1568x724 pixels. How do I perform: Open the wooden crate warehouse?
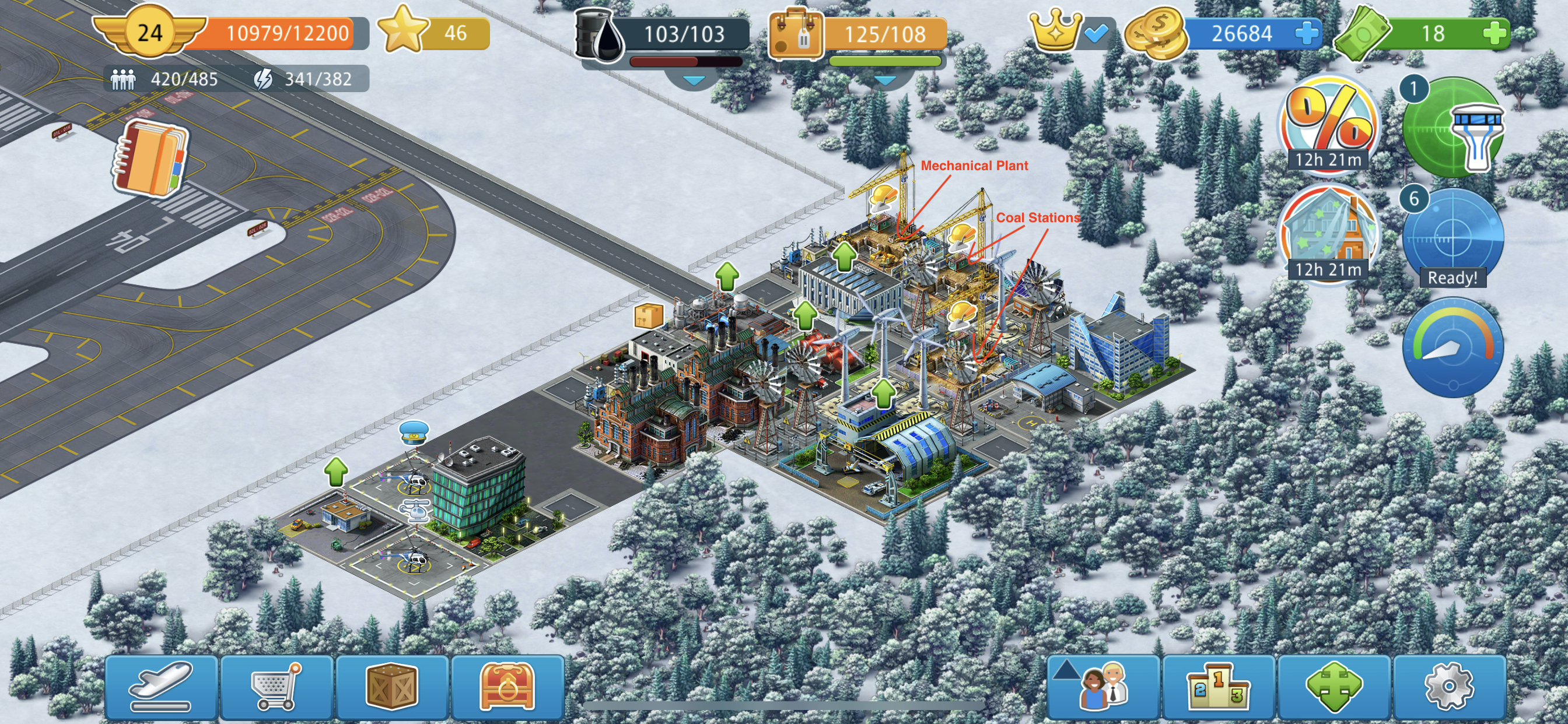393,687
